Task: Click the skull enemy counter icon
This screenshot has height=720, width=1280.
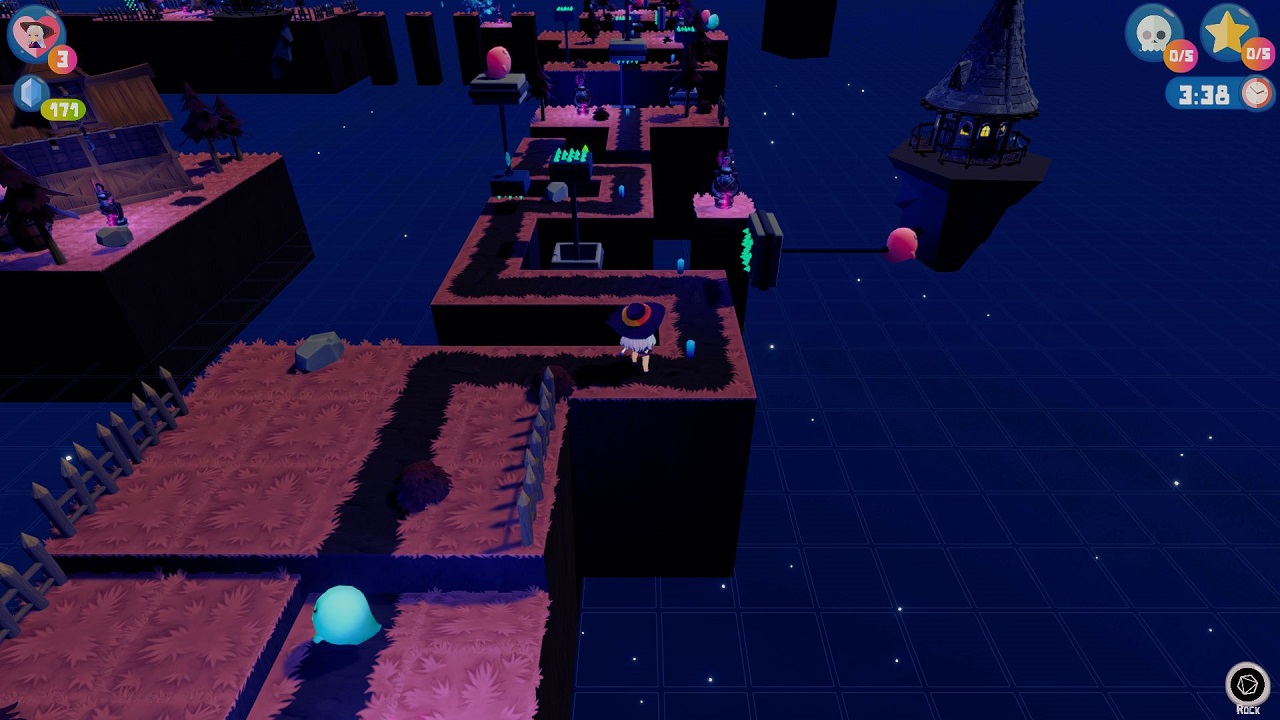Action: tap(1156, 33)
